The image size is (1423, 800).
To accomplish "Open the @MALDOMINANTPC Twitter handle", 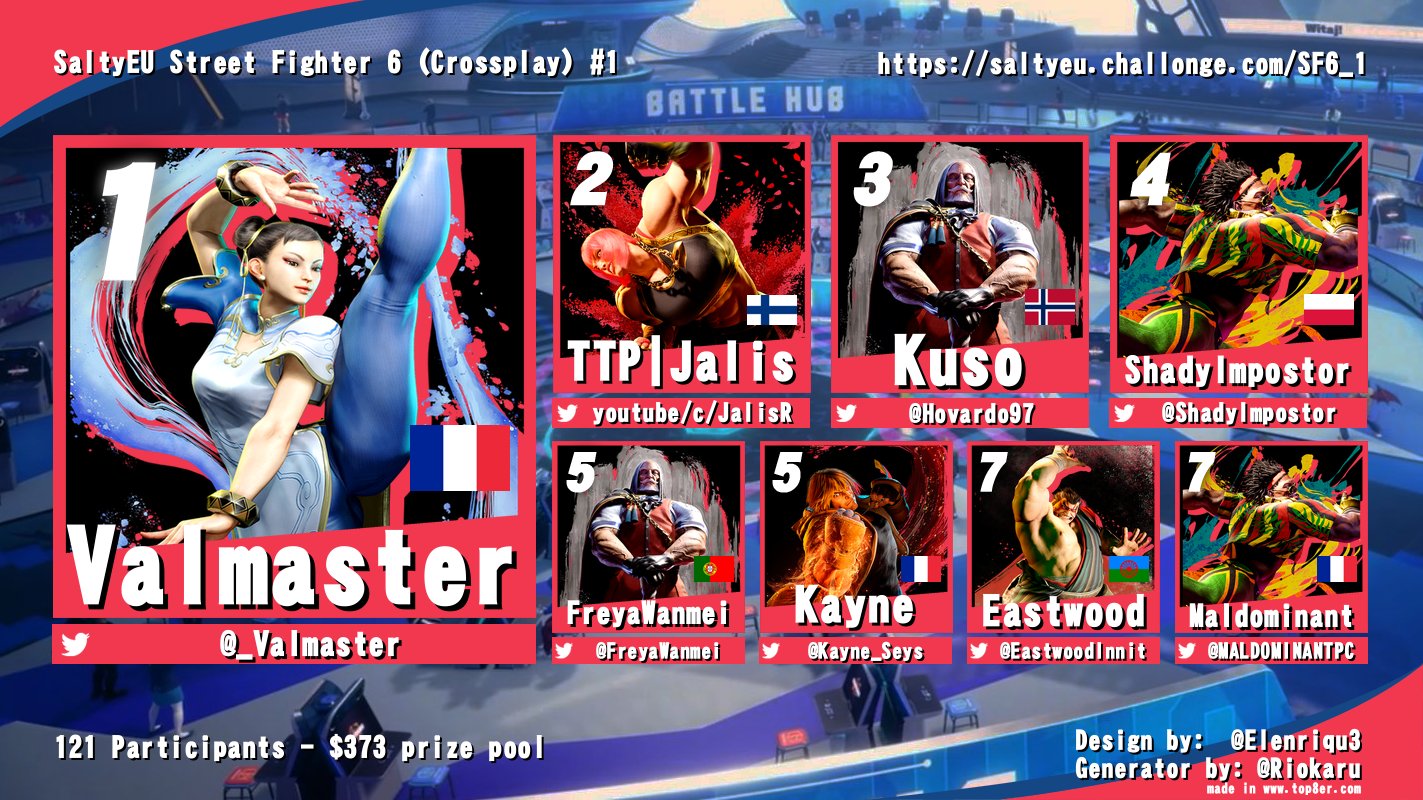I will pos(1281,652).
